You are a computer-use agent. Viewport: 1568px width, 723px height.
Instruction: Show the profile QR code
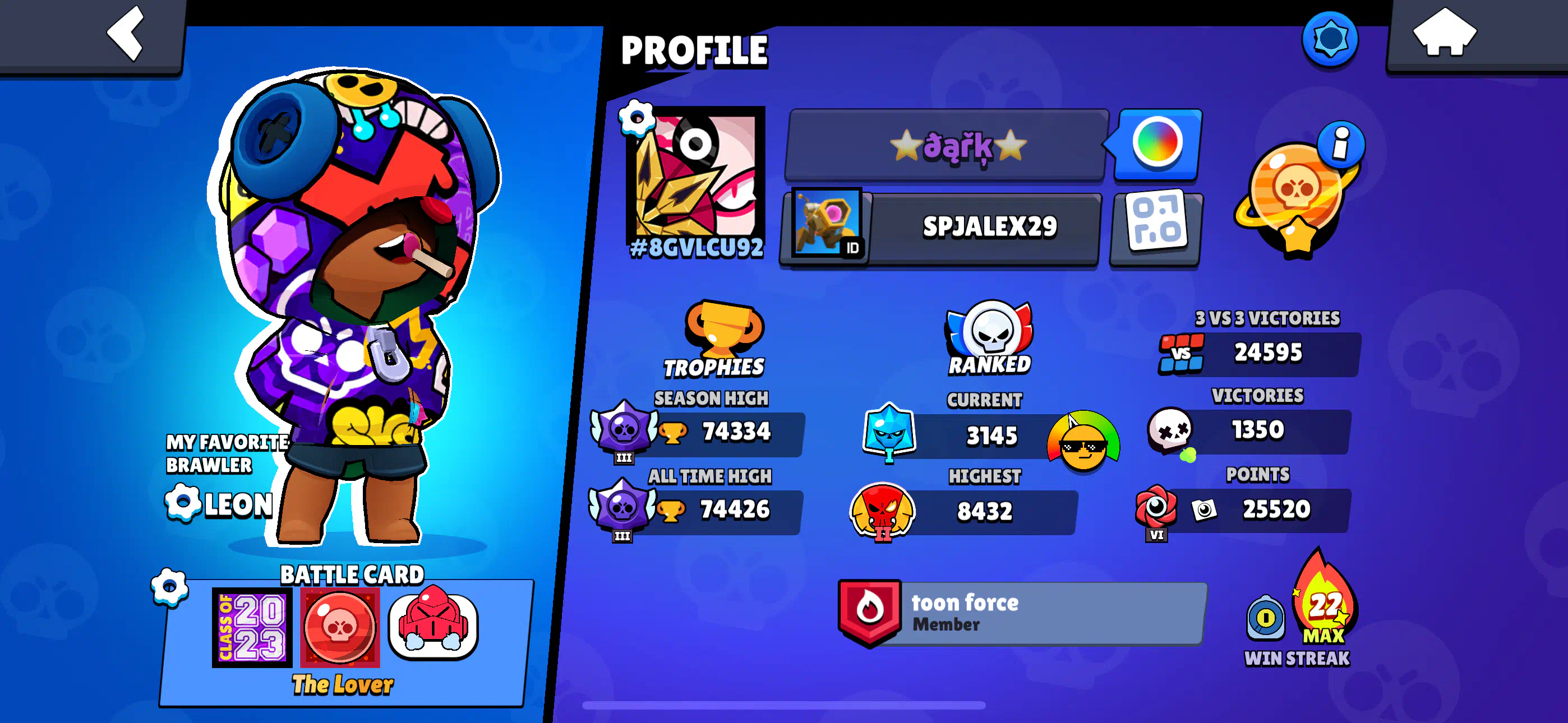pyautogui.click(x=1156, y=228)
